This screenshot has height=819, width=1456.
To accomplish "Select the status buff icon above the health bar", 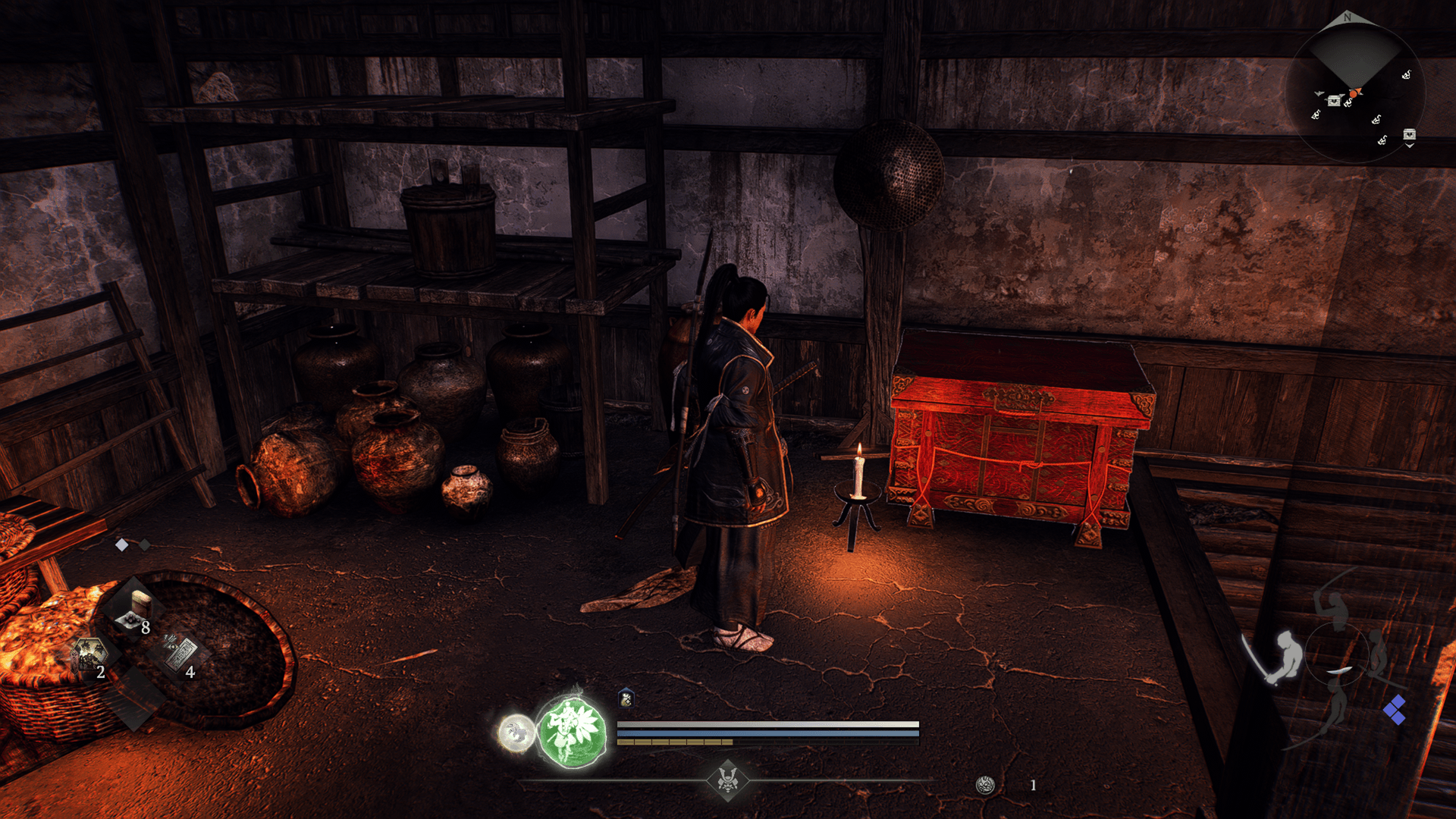I will pyautogui.click(x=626, y=698).
